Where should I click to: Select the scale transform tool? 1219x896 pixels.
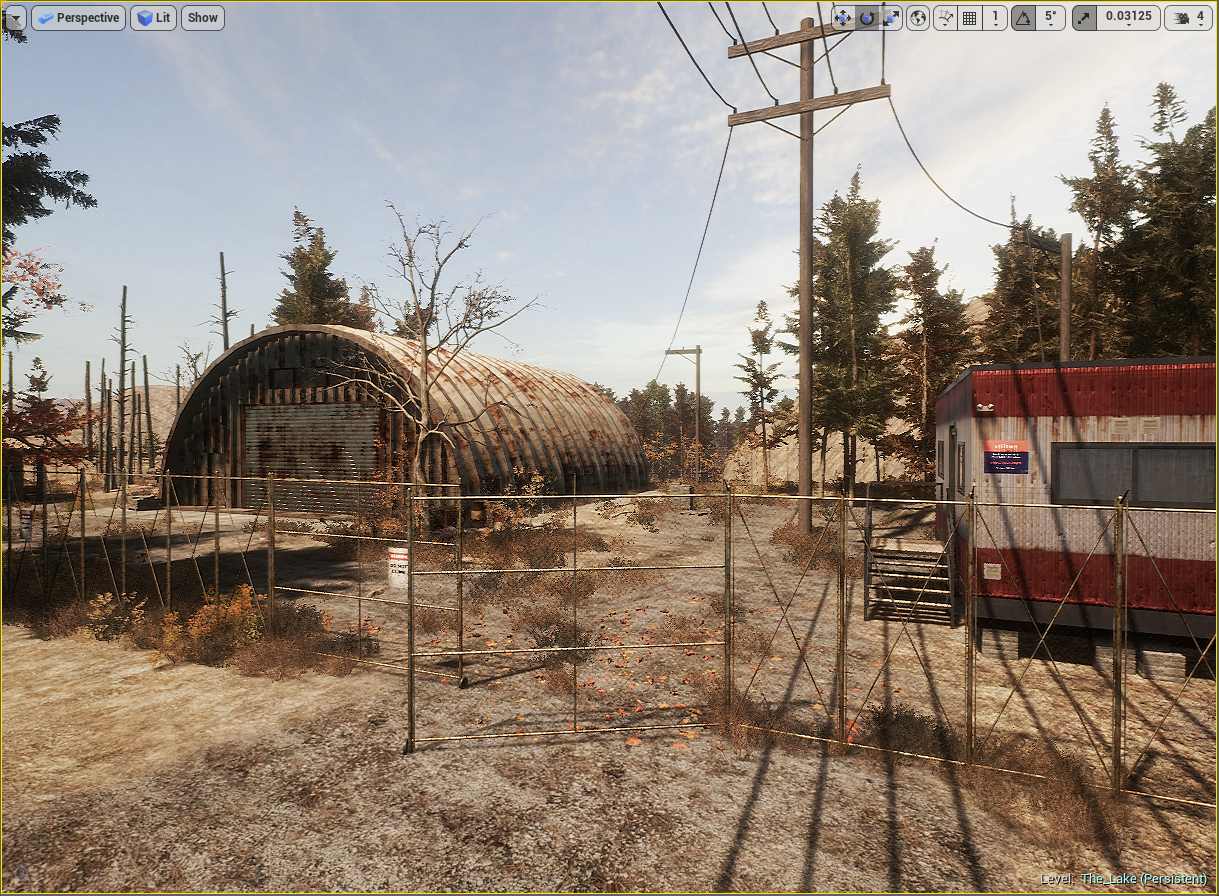[890, 17]
